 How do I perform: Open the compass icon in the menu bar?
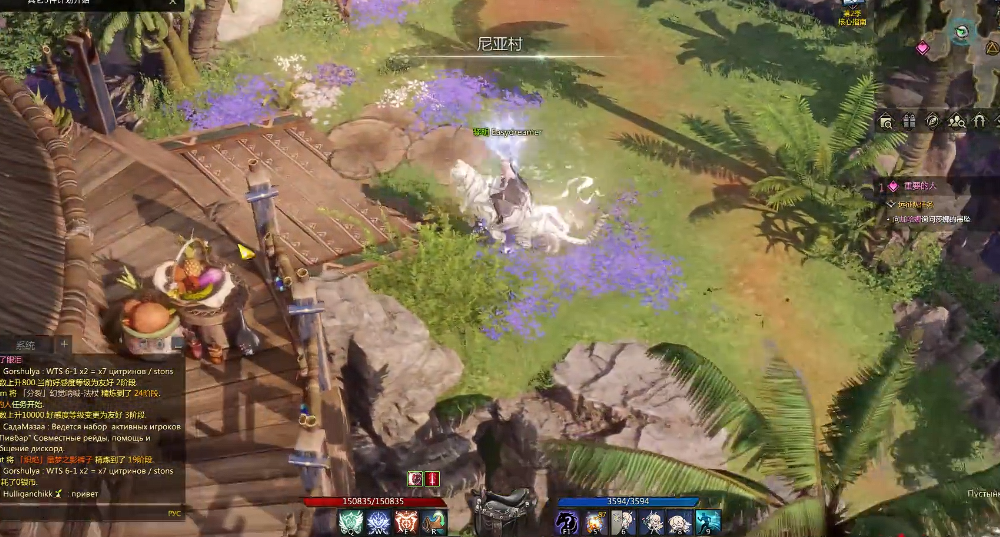click(933, 121)
